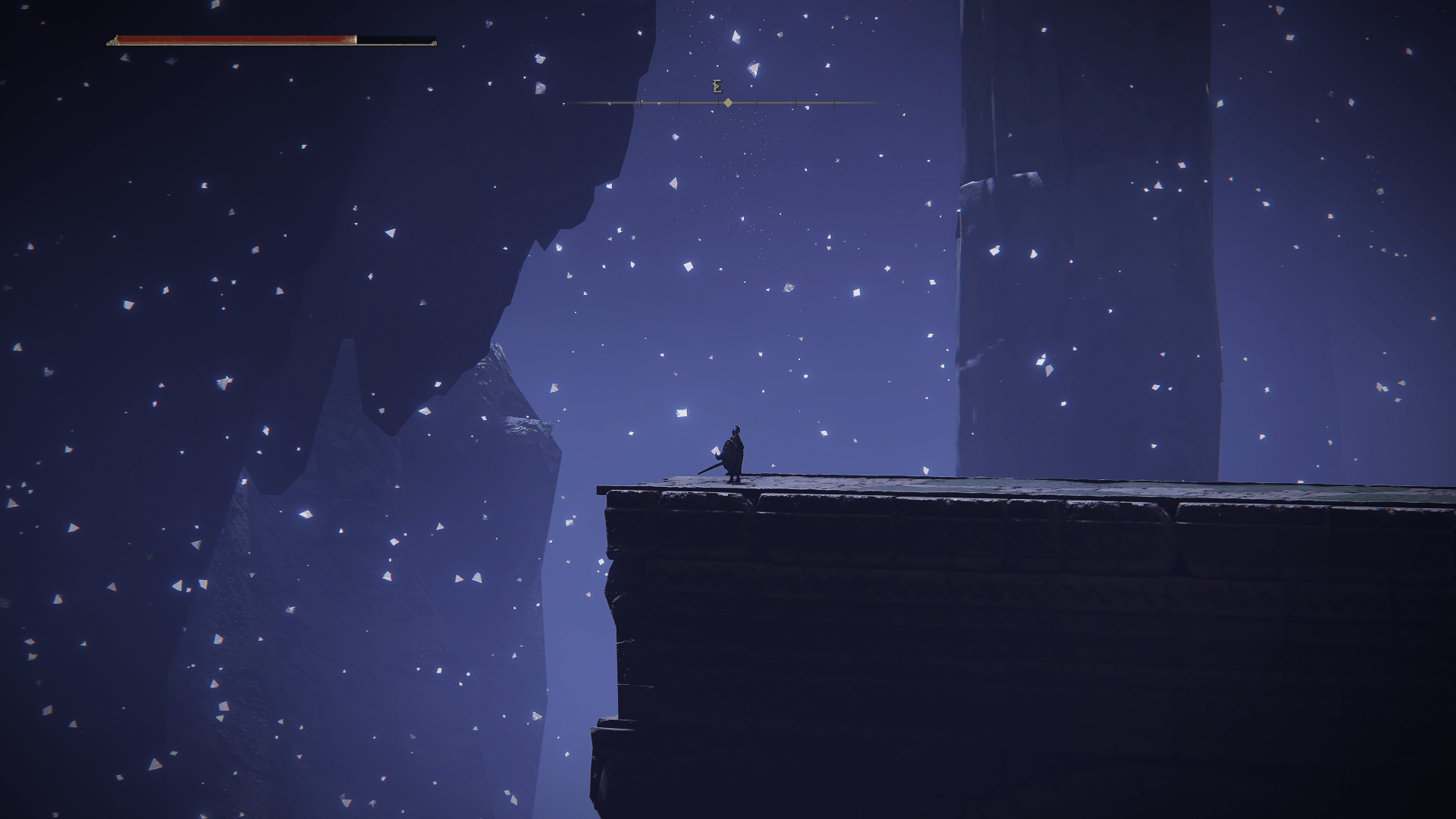Click the leftmost tick mark on the compass track
This screenshot has width=1456, height=819.
(x=640, y=102)
